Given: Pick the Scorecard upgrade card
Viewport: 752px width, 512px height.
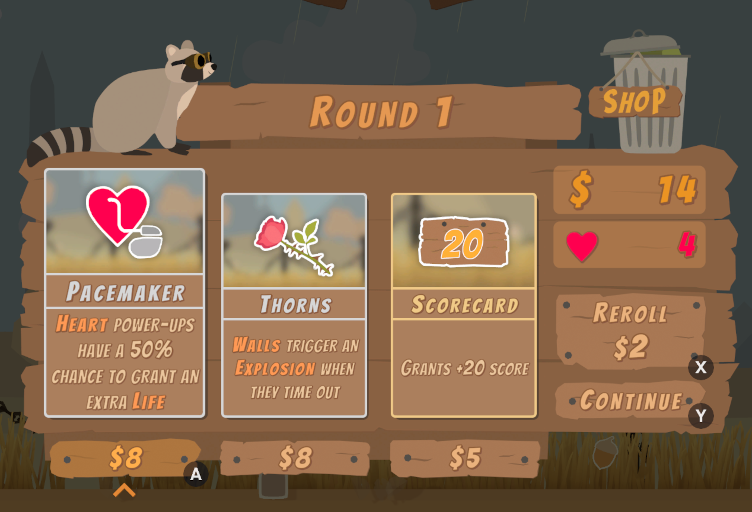Looking at the screenshot, I should (x=464, y=304).
